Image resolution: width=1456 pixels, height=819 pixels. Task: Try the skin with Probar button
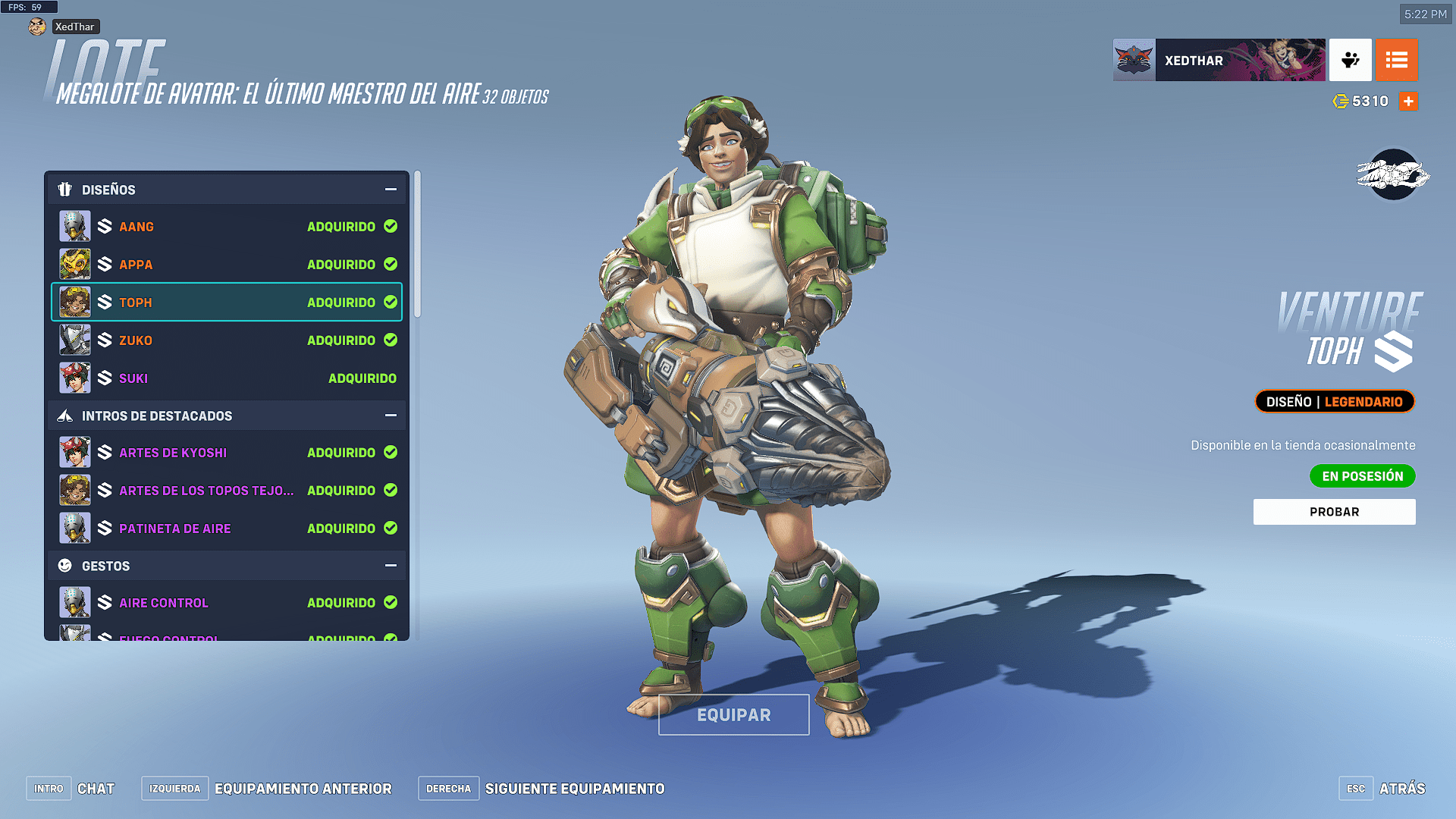click(1334, 512)
